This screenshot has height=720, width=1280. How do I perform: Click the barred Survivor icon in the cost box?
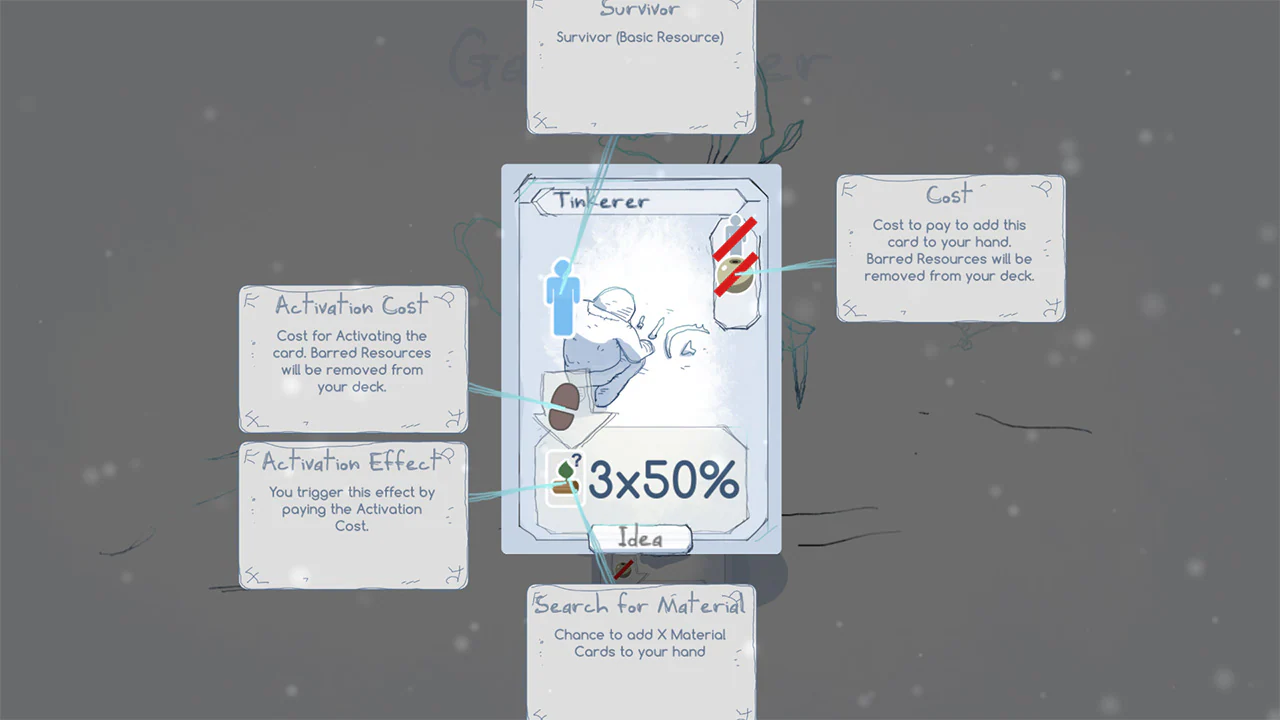[x=737, y=232]
